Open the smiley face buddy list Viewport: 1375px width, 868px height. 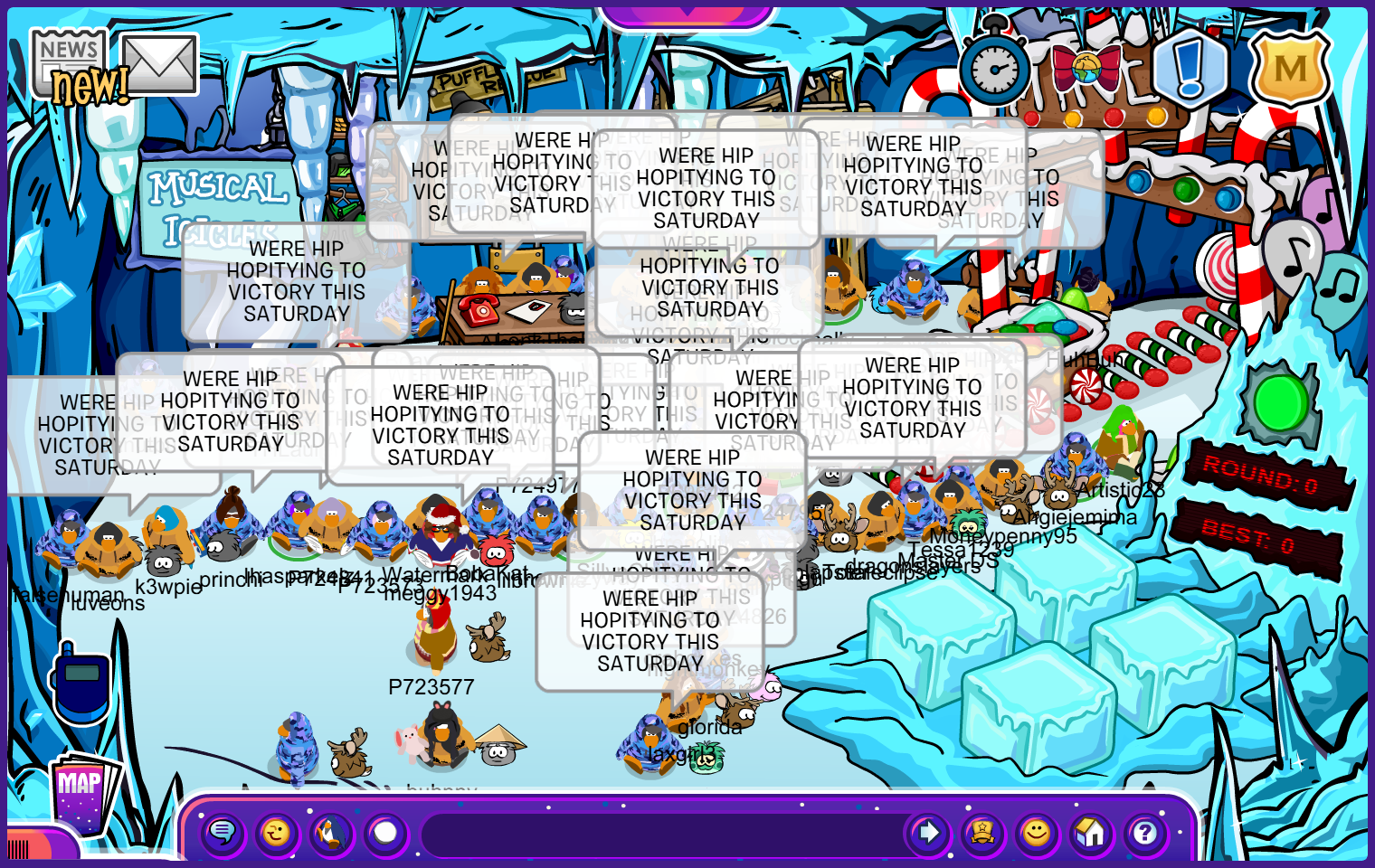(1037, 832)
